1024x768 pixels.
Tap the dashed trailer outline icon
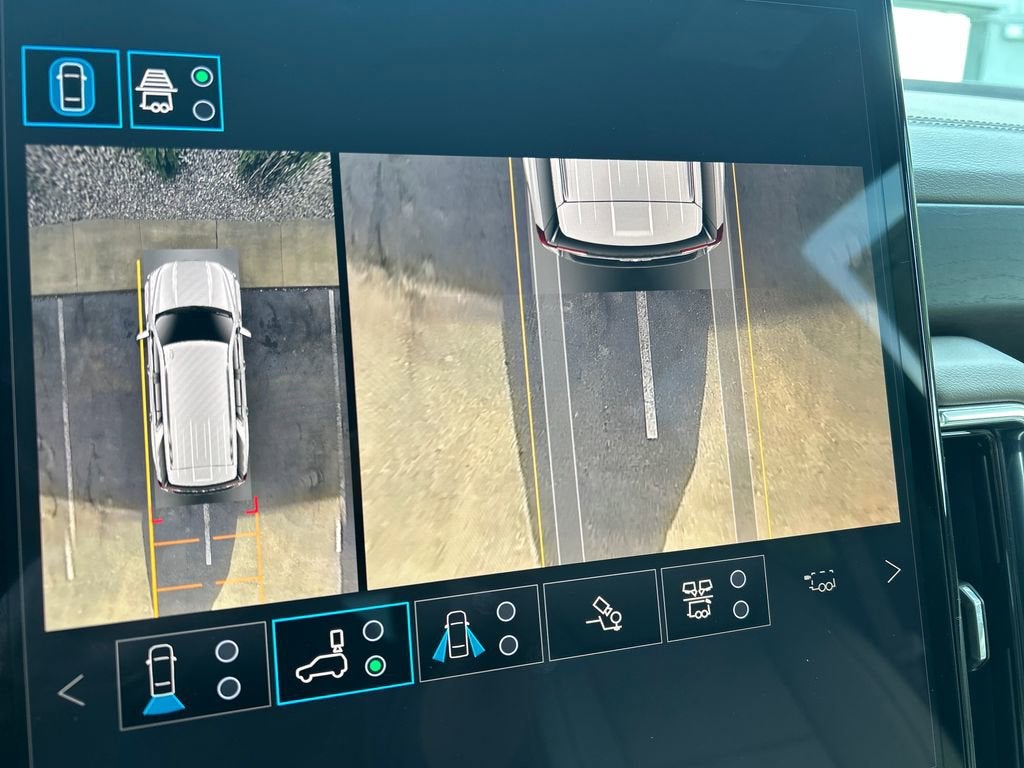(x=821, y=580)
